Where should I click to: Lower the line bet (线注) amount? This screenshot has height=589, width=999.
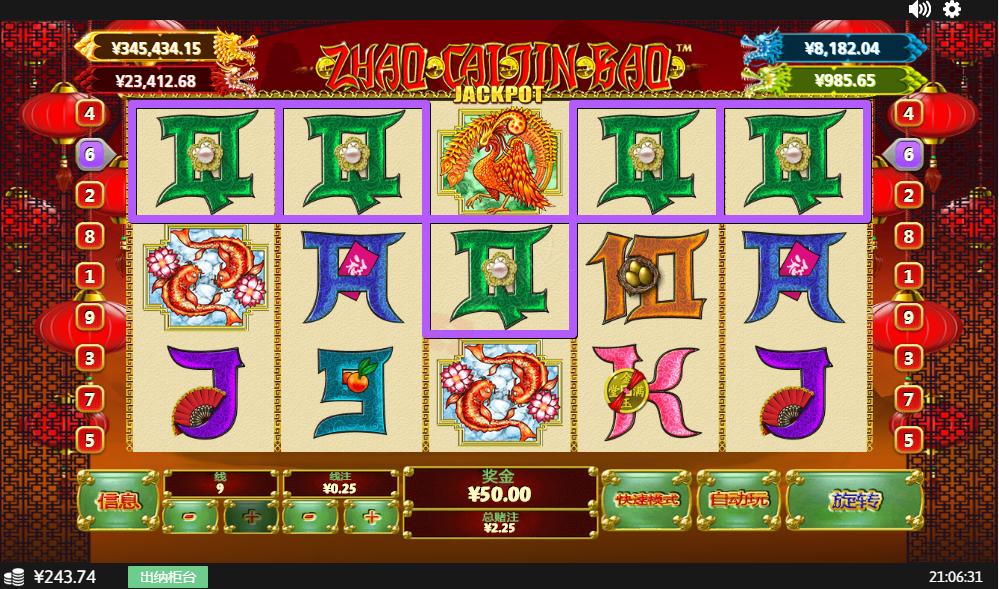(311, 517)
